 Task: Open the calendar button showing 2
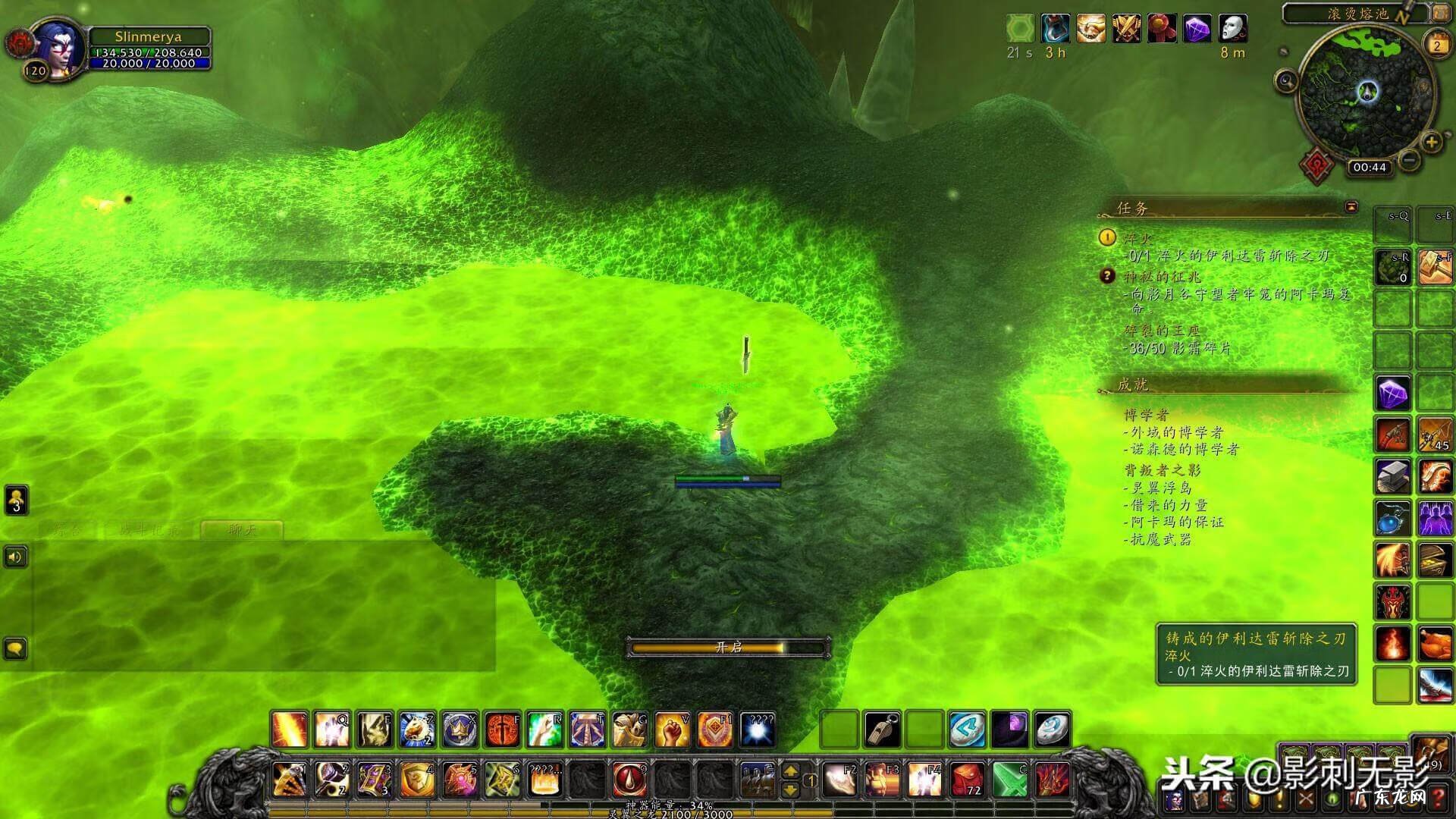pyautogui.click(x=1436, y=45)
